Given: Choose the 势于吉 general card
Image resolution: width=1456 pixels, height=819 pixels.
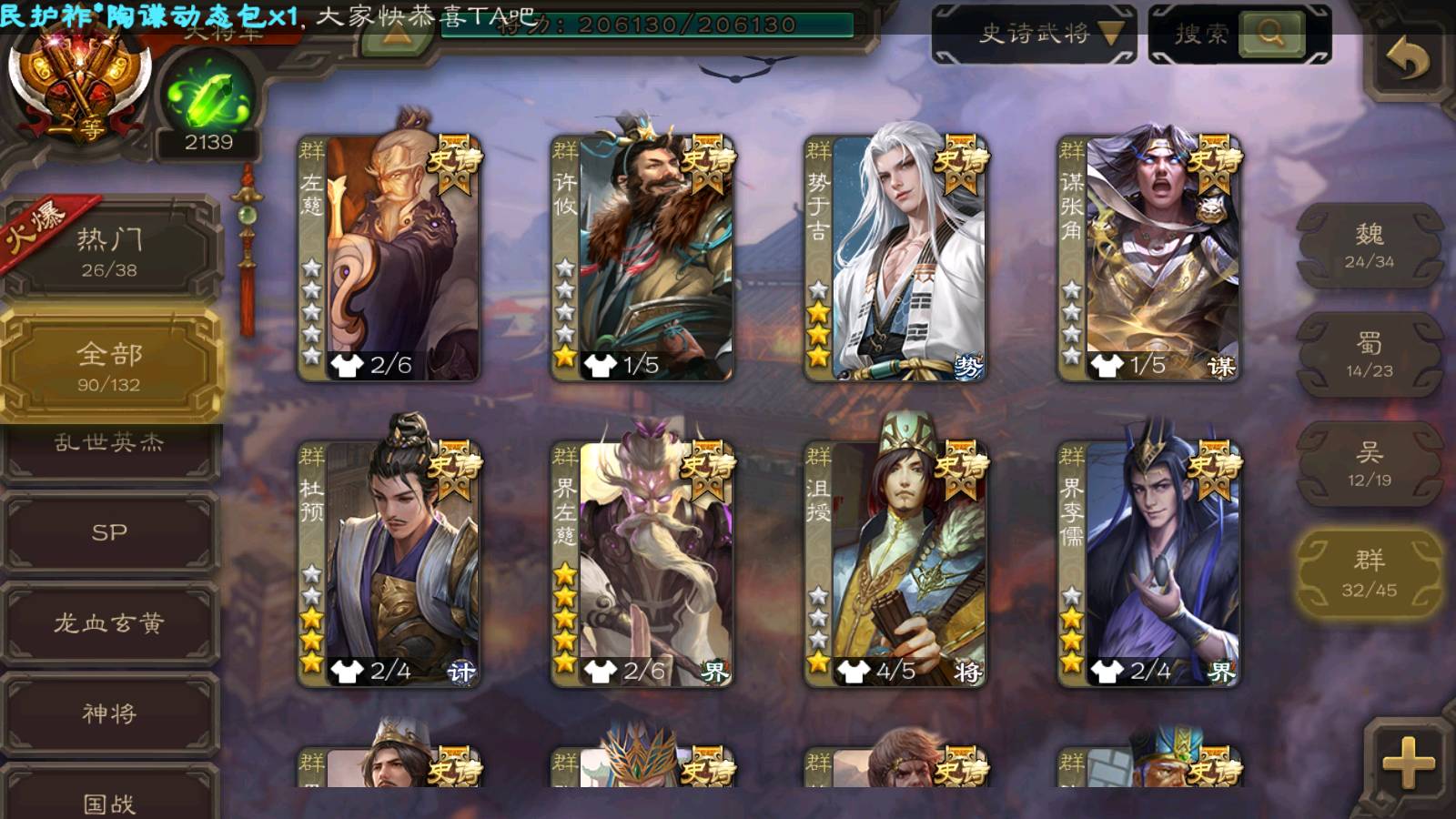Looking at the screenshot, I should click(895, 258).
